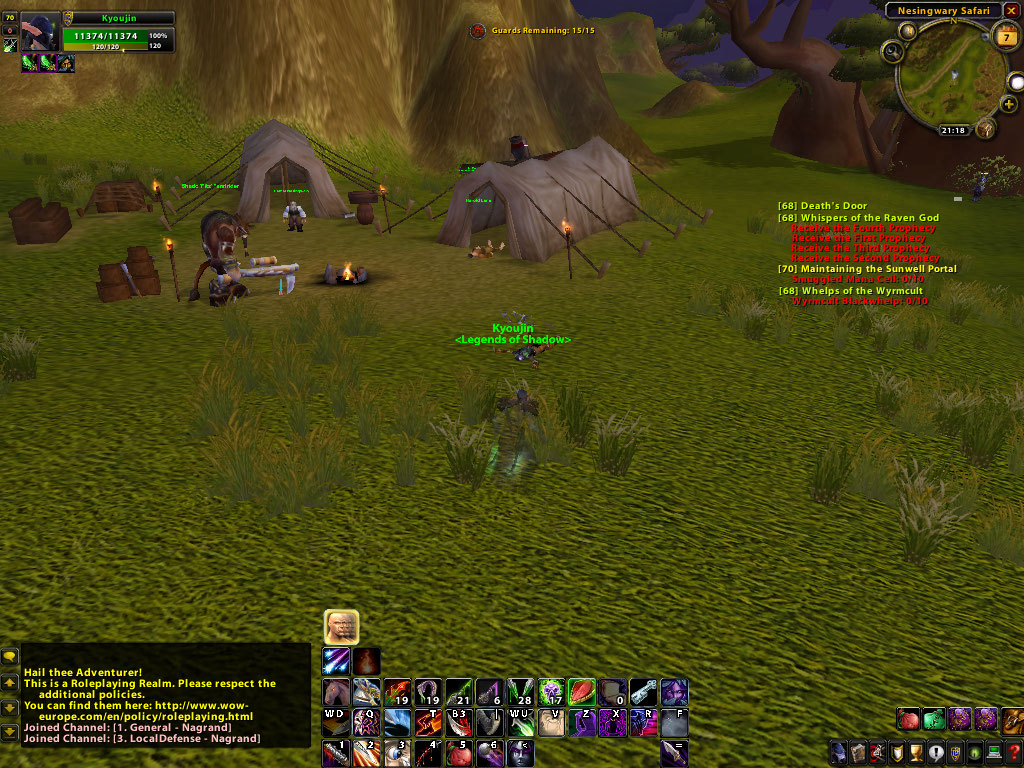
Task: Open chat menu speech bubble button
Action: 10,657
